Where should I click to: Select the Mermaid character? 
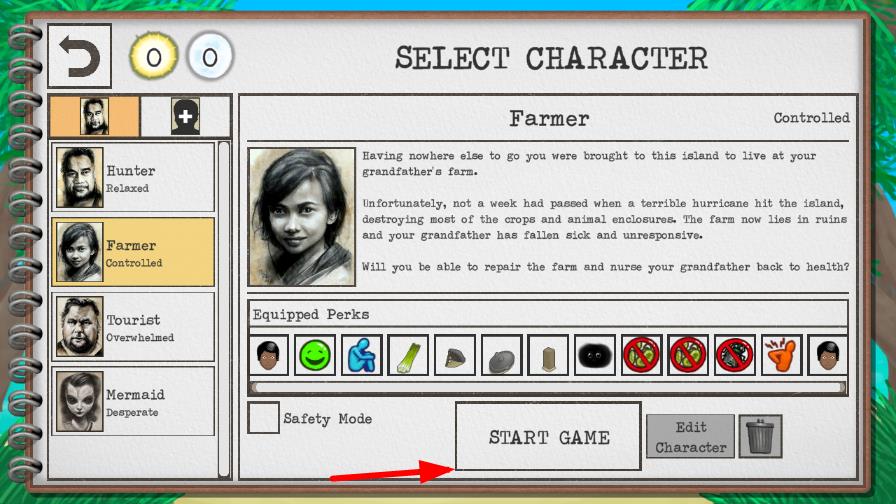(133, 401)
